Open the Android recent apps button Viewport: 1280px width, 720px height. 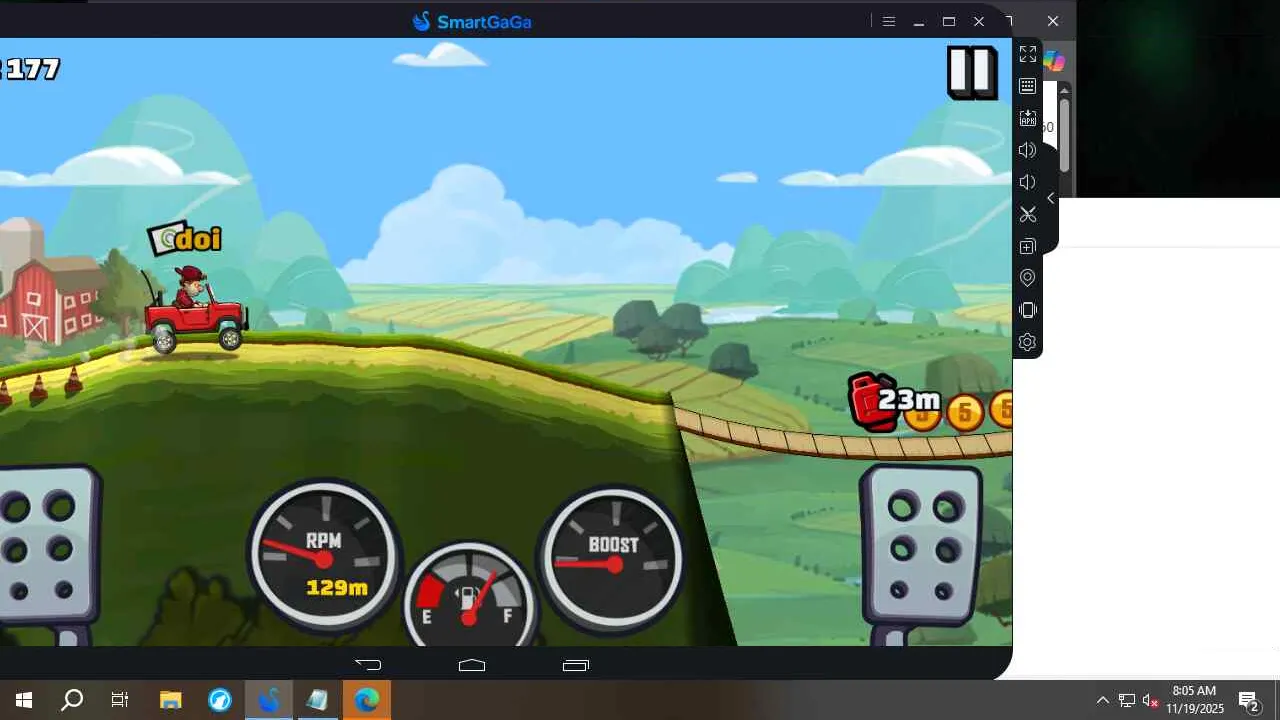coord(576,664)
